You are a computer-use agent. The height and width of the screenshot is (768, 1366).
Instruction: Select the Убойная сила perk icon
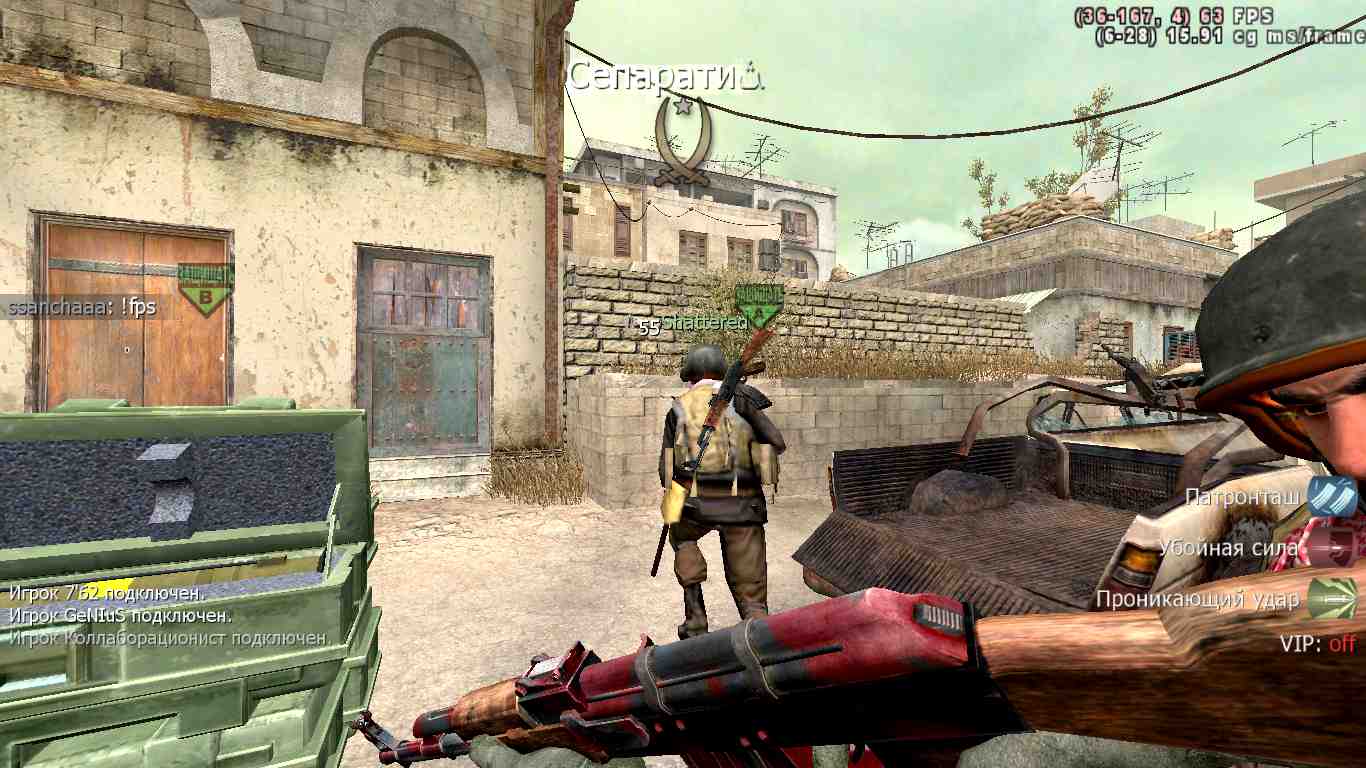[x=1332, y=548]
